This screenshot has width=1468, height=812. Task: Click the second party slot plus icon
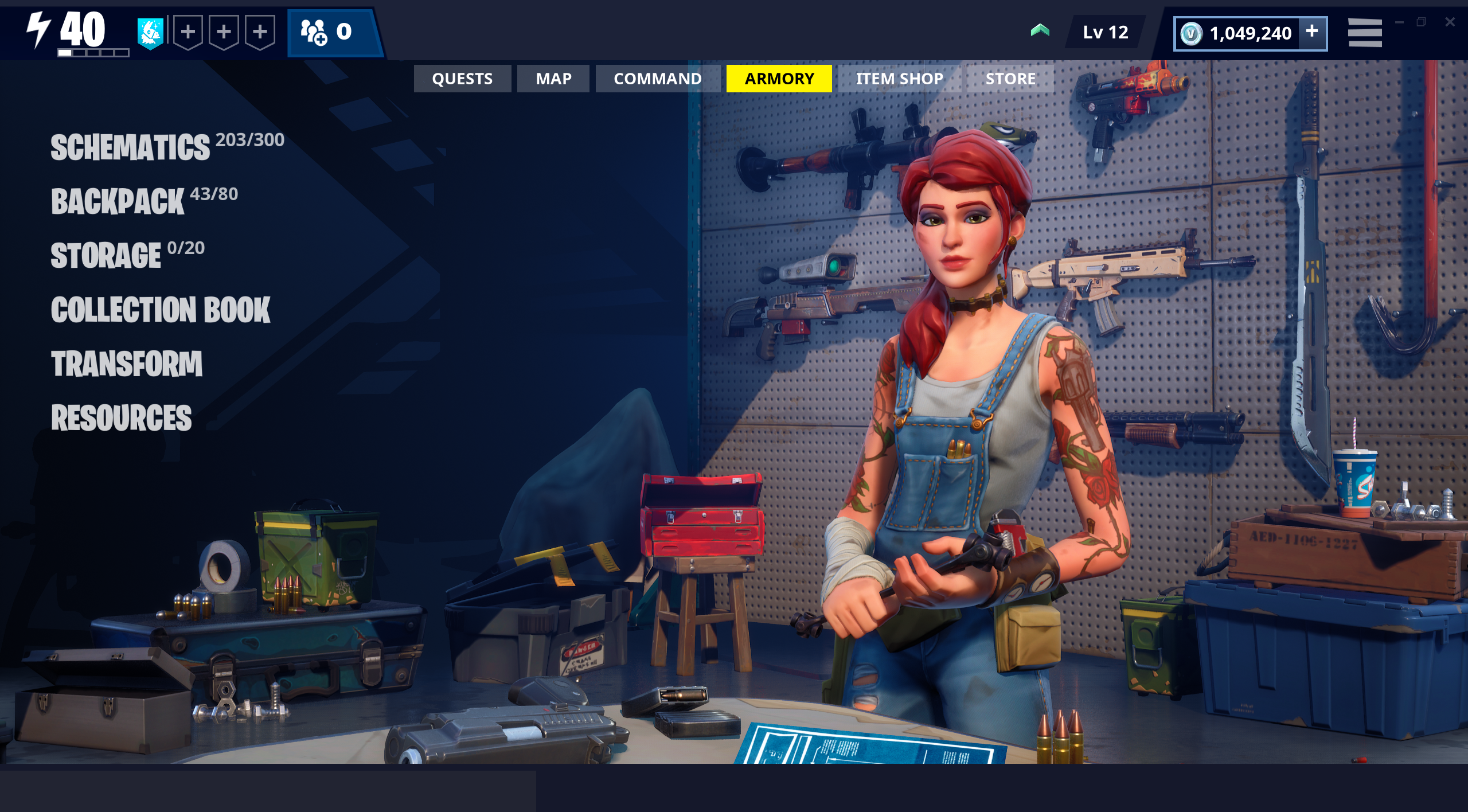(224, 33)
